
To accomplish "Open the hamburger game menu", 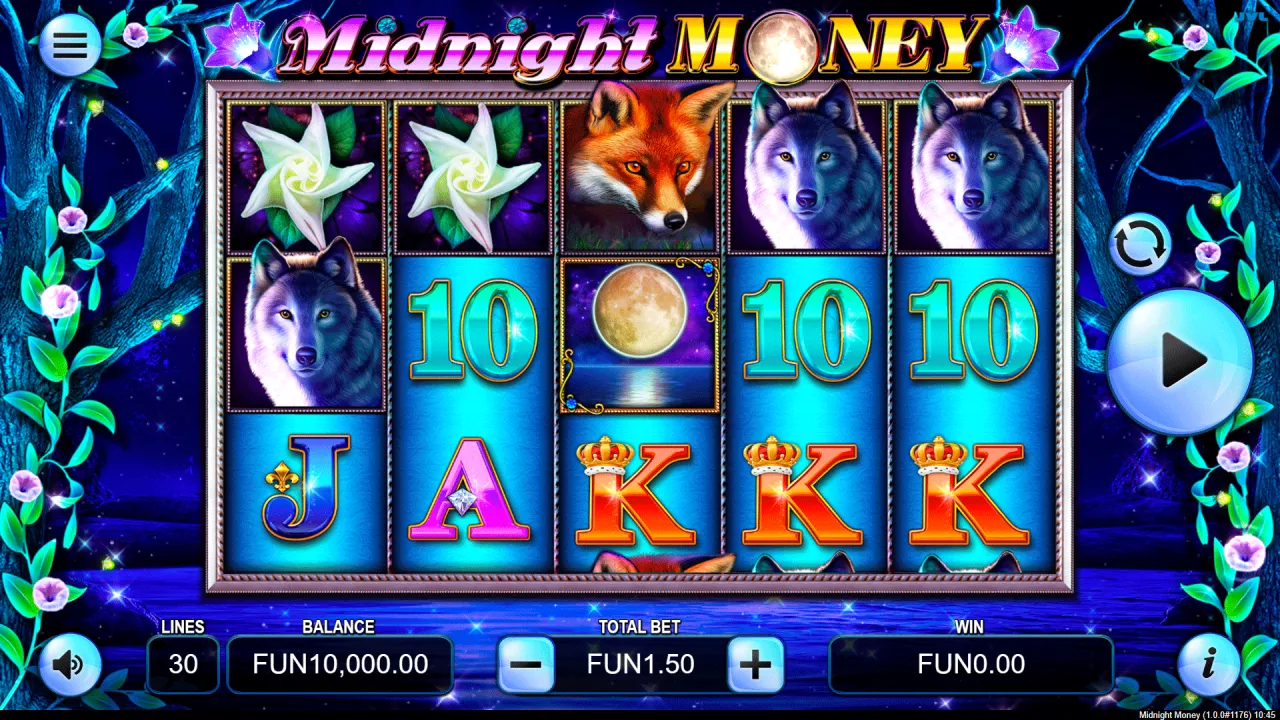I will point(68,45).
